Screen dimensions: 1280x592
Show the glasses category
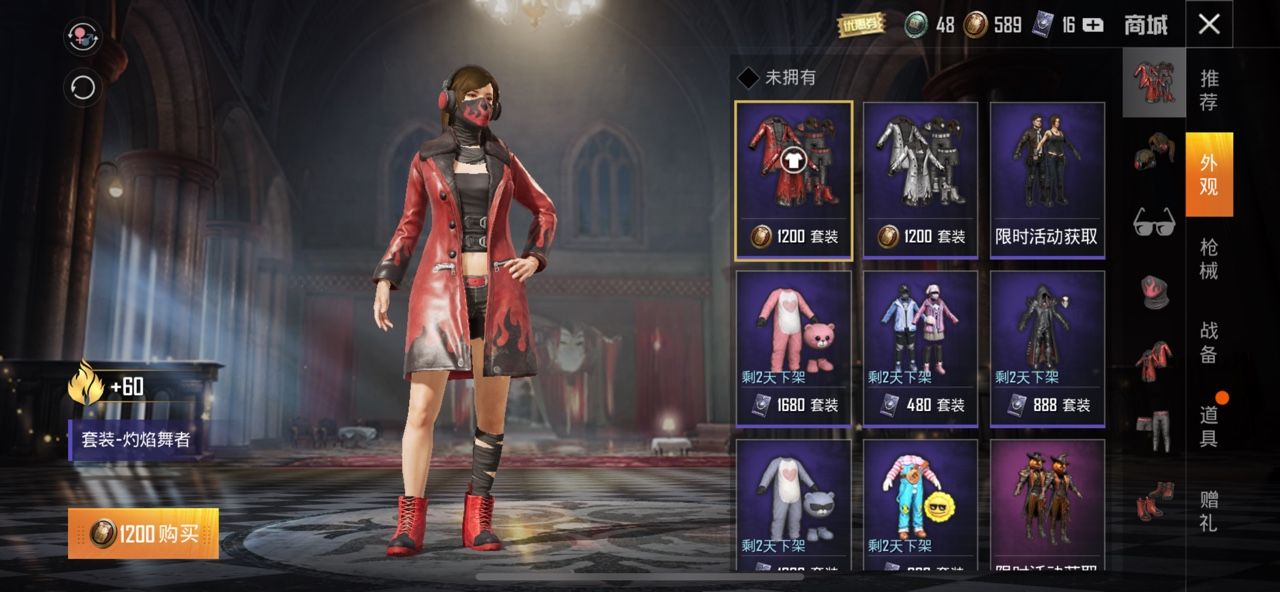(x=1154, y=222)
